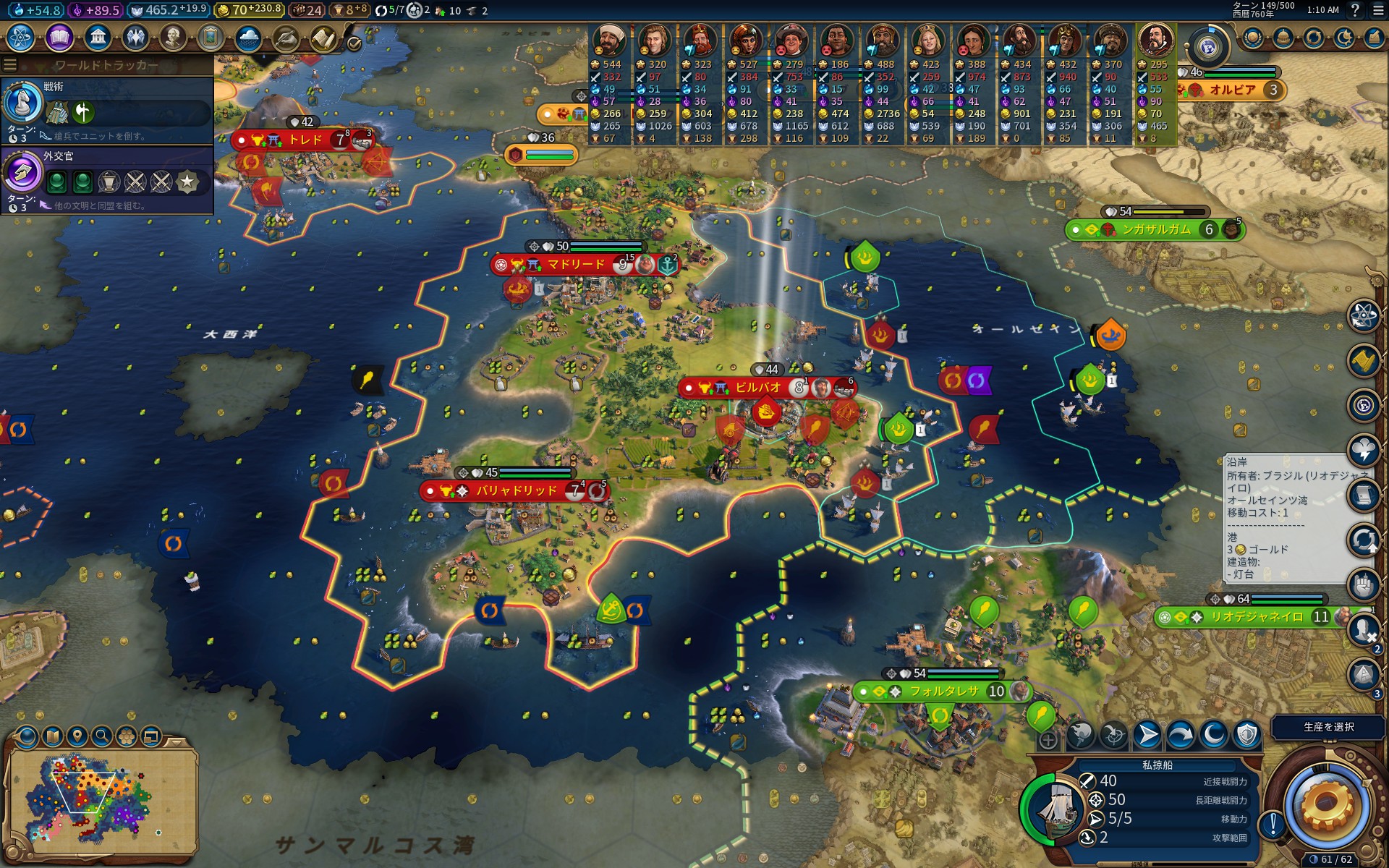Put the privateer to sleep with moon icon

point(1213,736)
